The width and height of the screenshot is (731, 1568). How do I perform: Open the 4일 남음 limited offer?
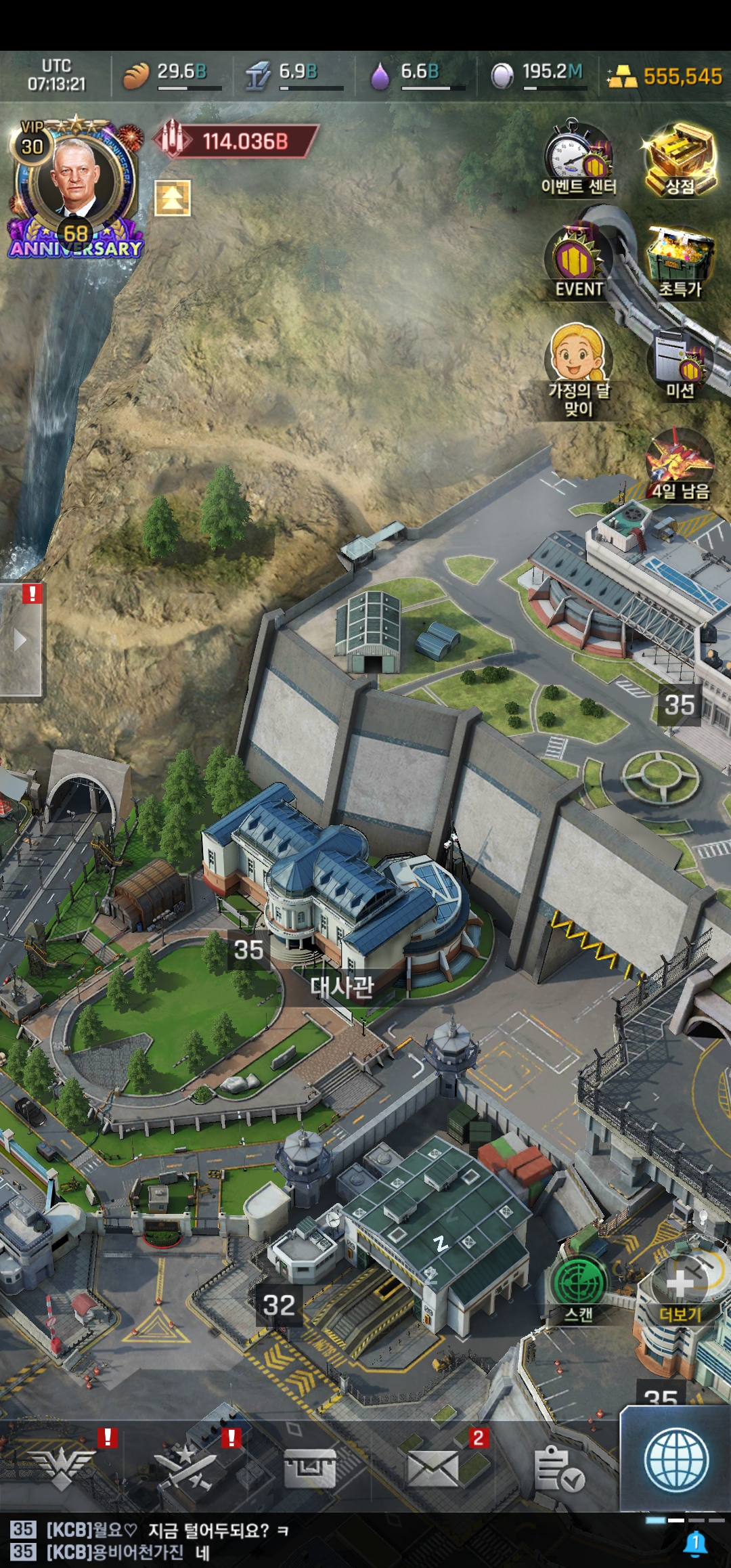(680, 465)
